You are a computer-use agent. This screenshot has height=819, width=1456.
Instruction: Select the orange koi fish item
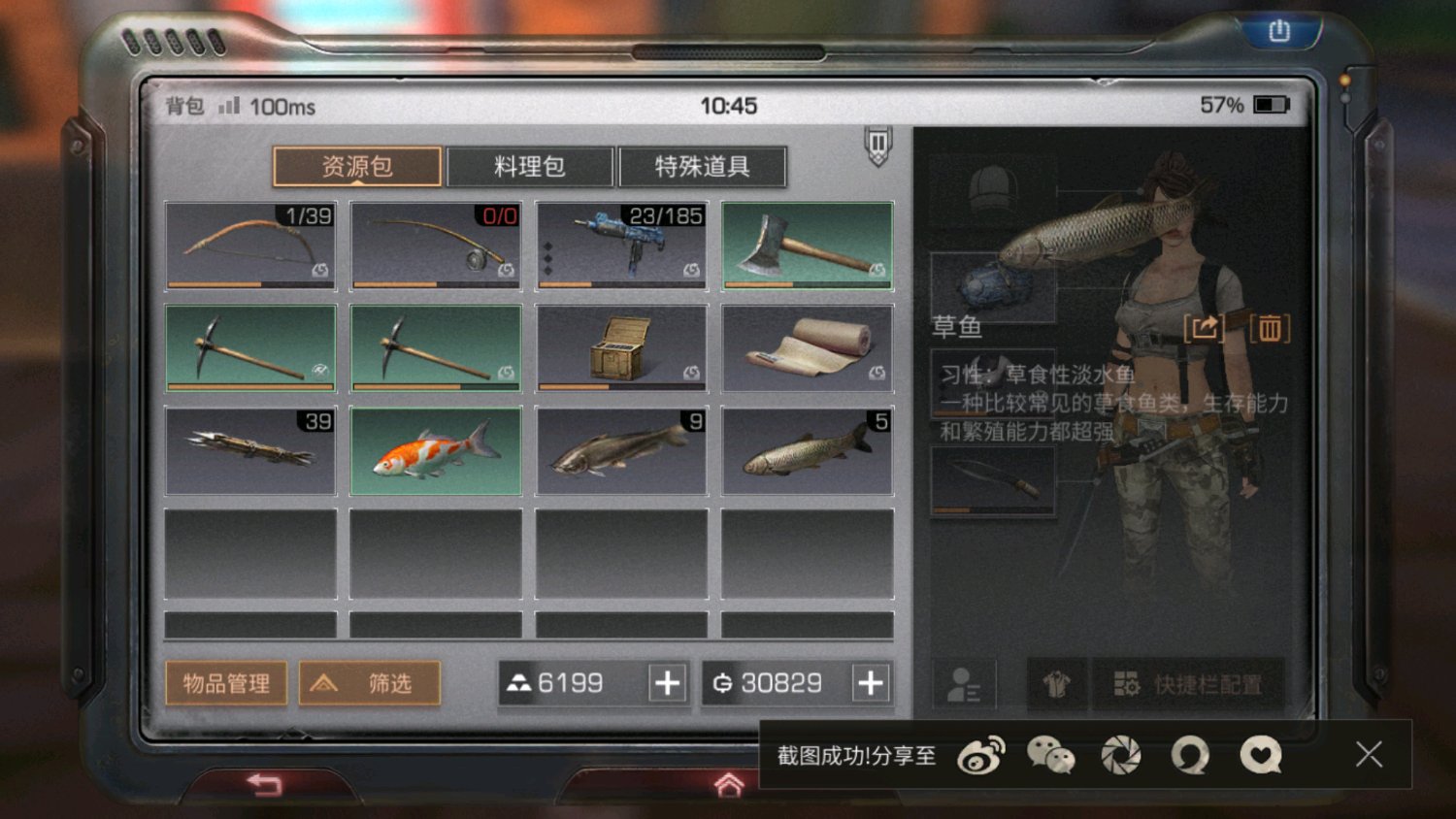[x=436, y=450]
